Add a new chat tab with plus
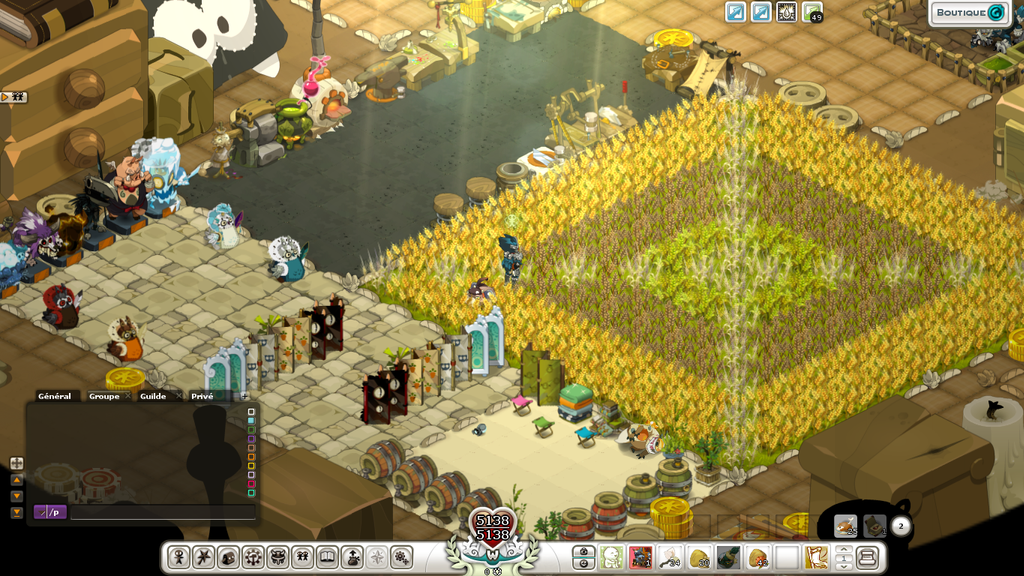Viewport: 1024px width, 576px height. [x=245, y=396]
